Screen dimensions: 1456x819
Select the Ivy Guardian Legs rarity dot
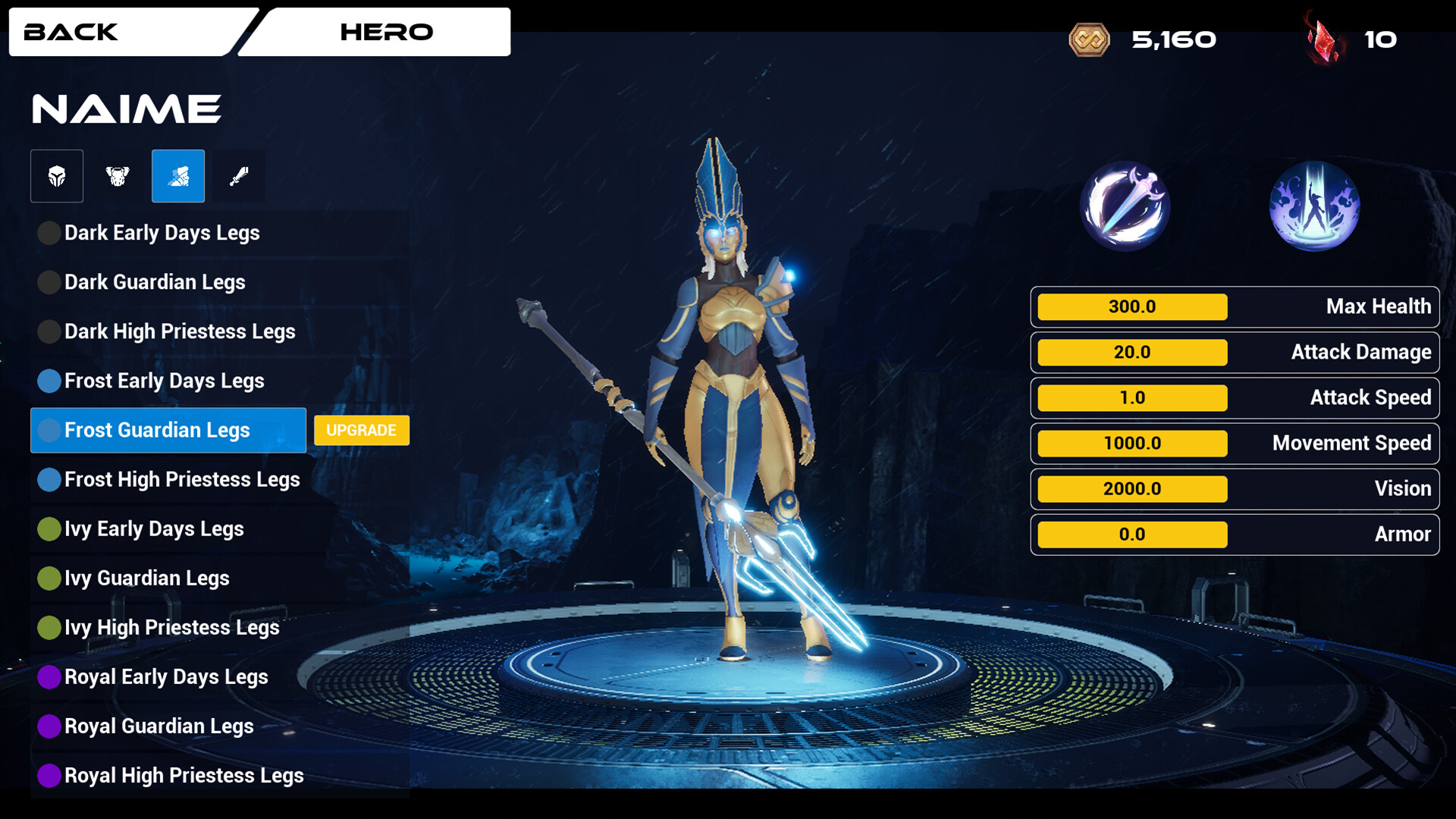coord(49,578)
